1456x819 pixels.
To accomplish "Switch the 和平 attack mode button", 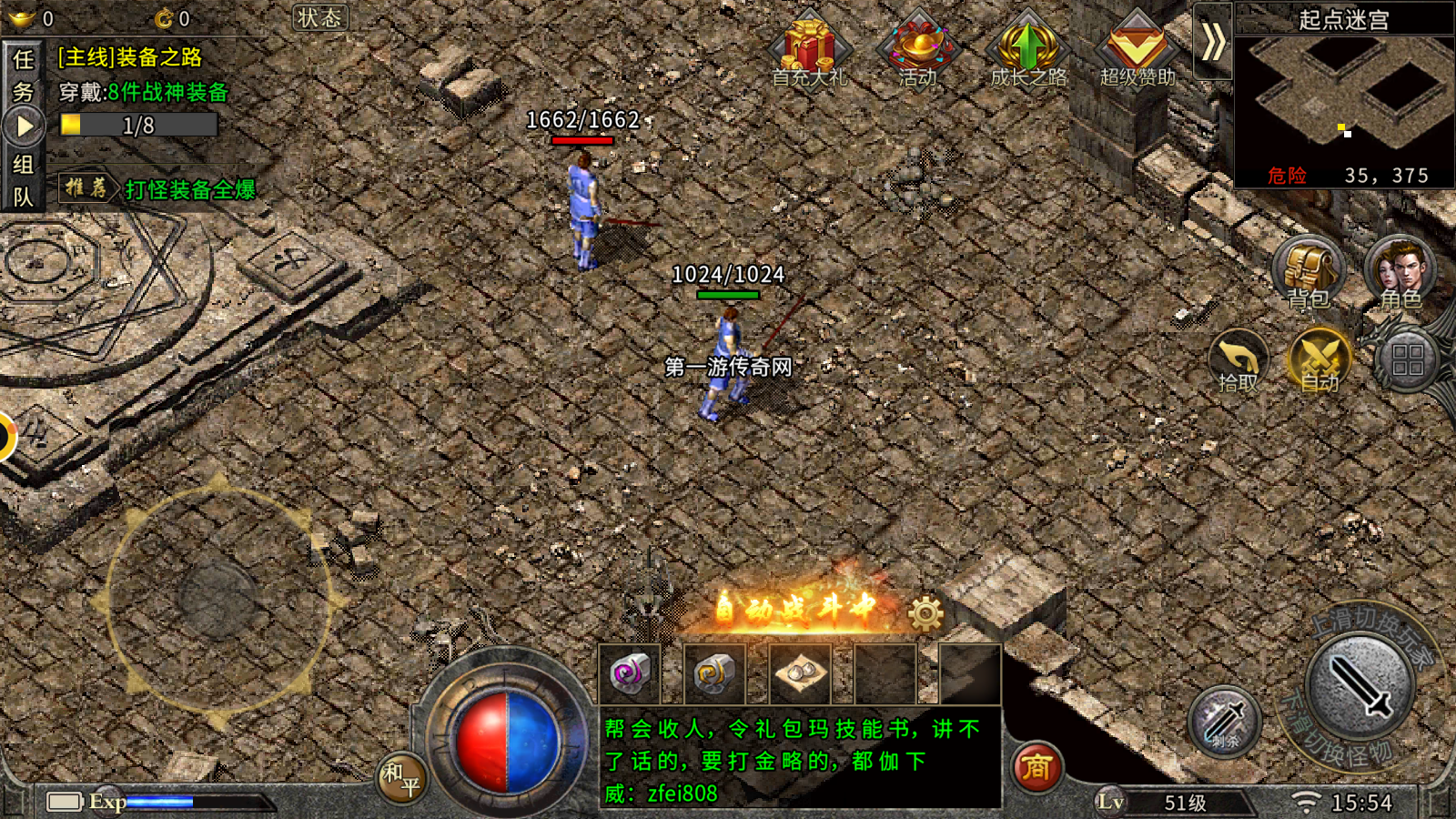I will (x=400, y=778).
